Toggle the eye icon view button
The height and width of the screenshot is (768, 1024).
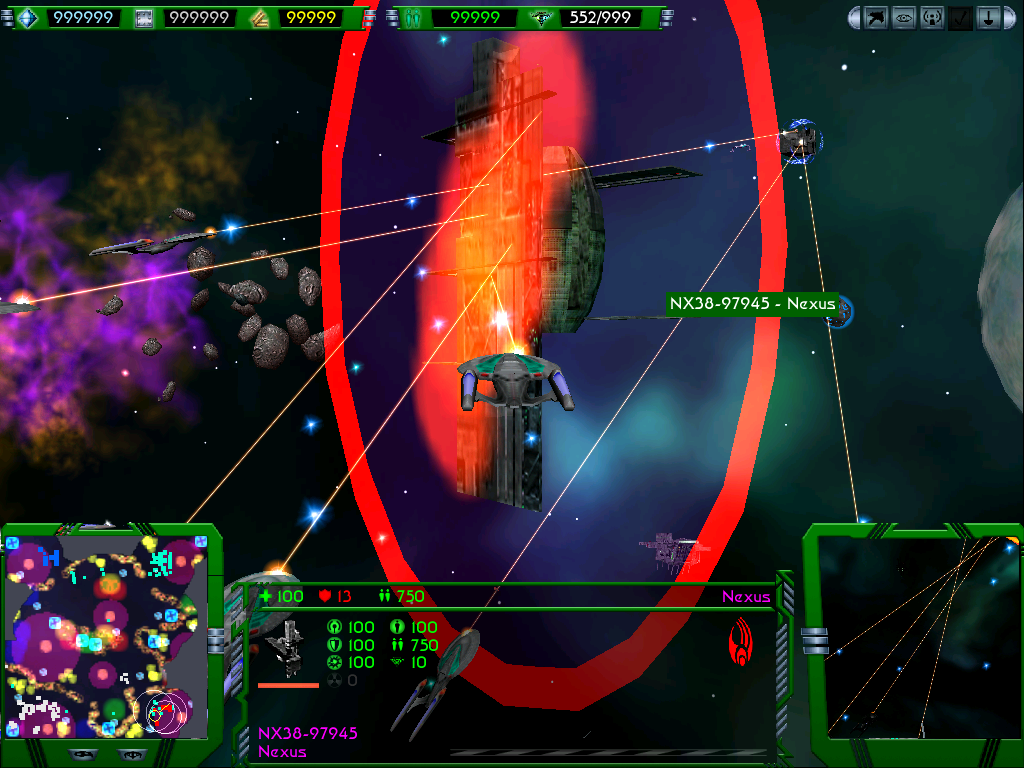tap(905, 17)
